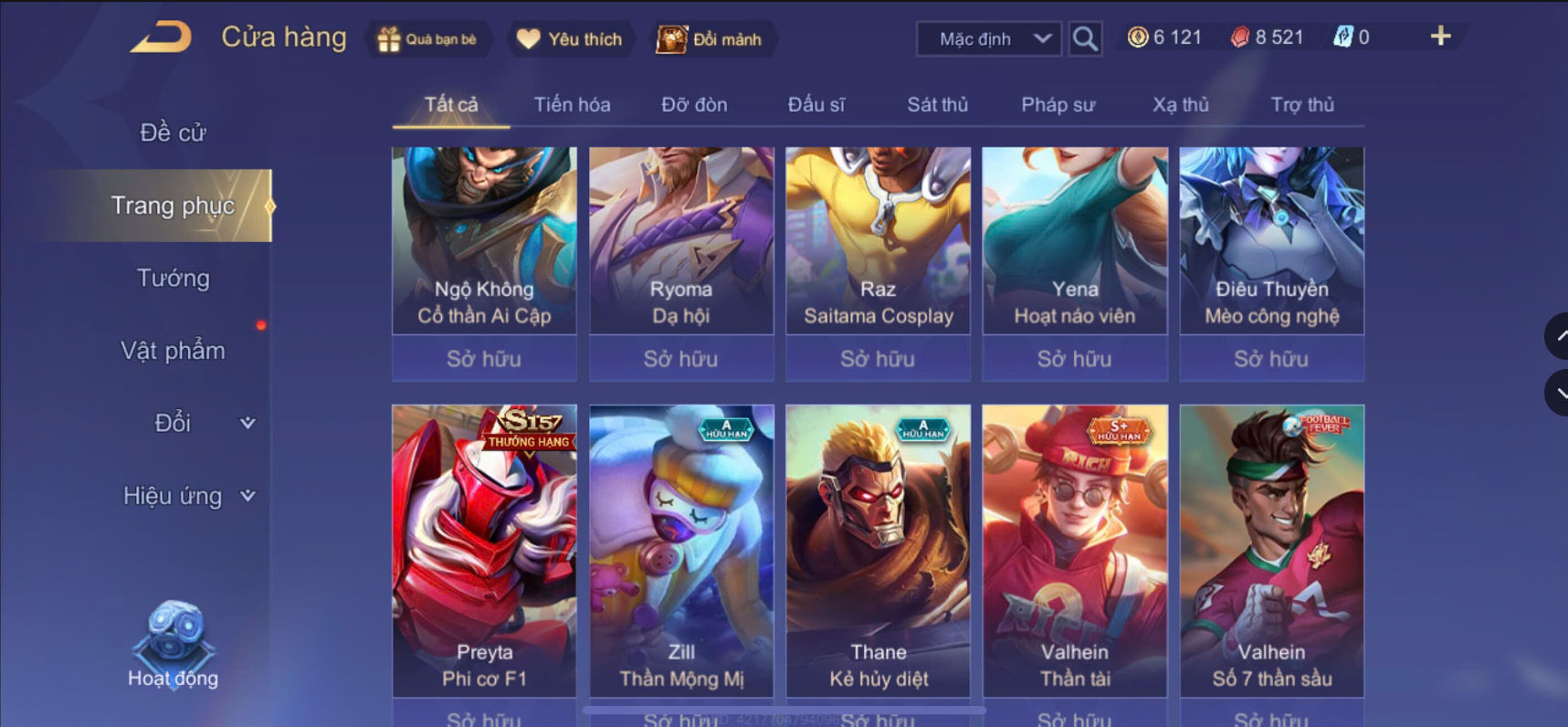Click the red gem currency icon
Screen dimensions: 1568x727
[x=1240, y=37]
